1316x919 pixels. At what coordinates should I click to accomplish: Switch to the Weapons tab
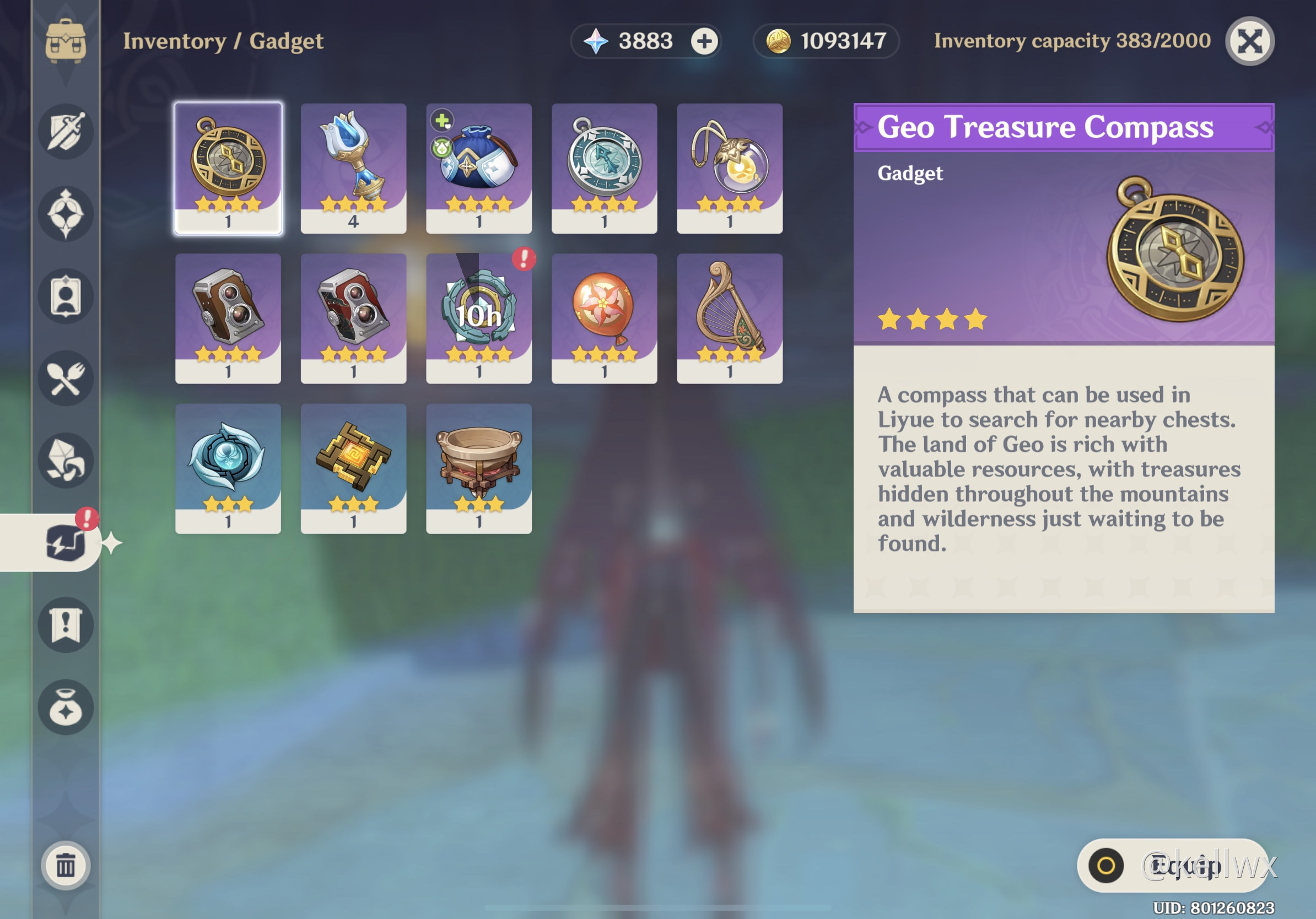(x=66, y=132)
